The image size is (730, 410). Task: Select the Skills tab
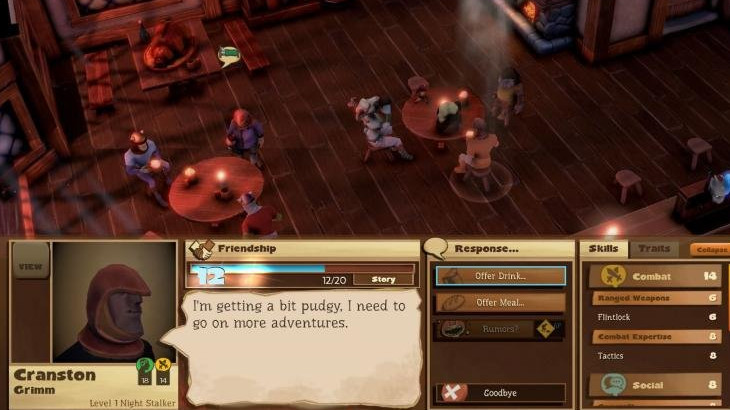pyautogui.click(x=603, y=248)
